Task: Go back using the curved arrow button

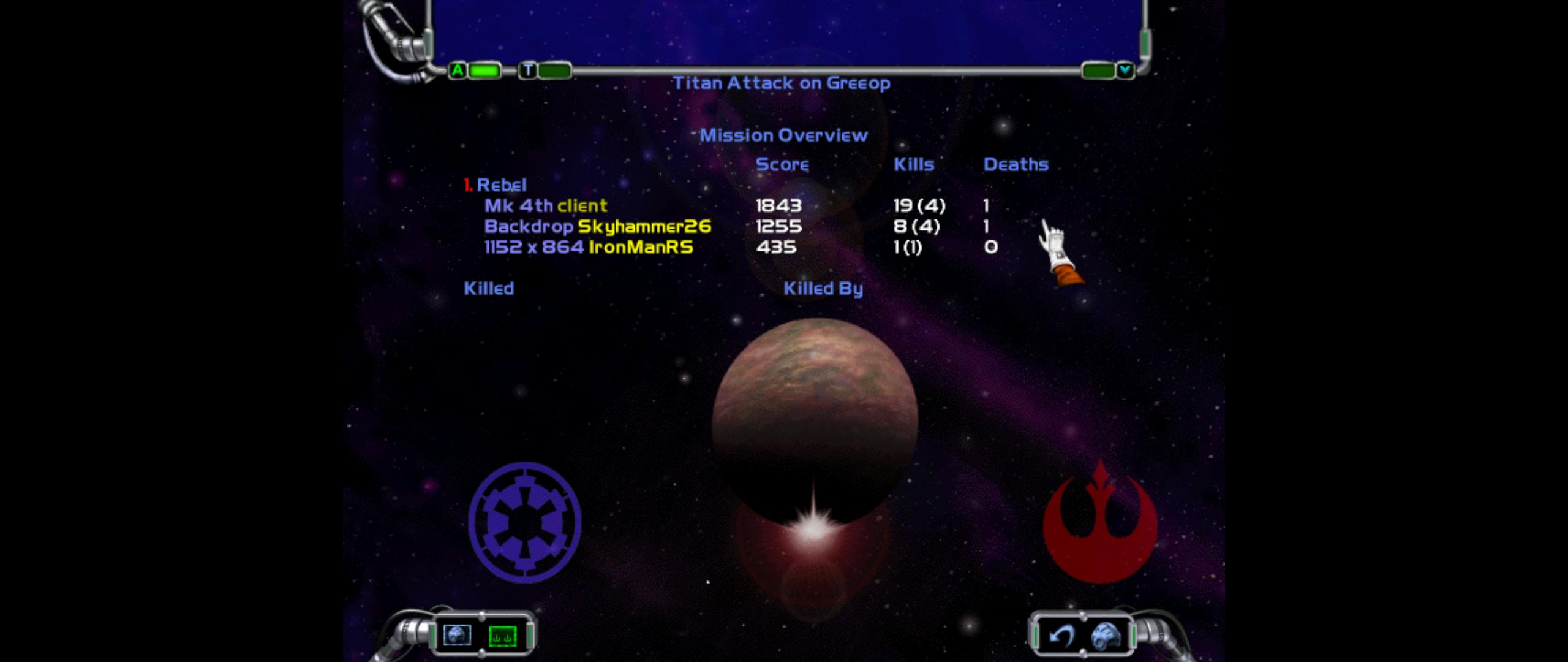Action: coord(1060,636)
